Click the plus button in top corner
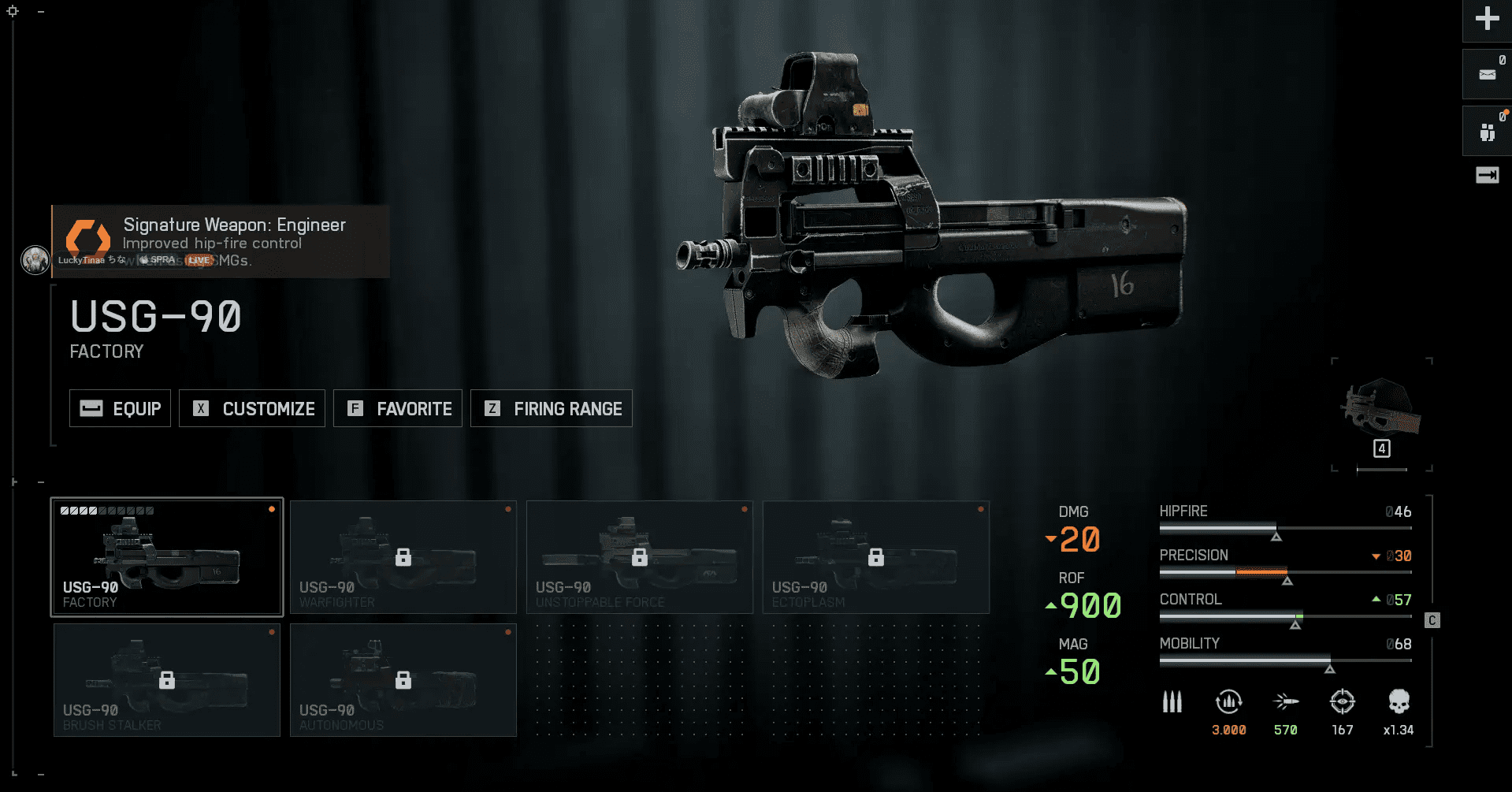 coord(1487,19)
